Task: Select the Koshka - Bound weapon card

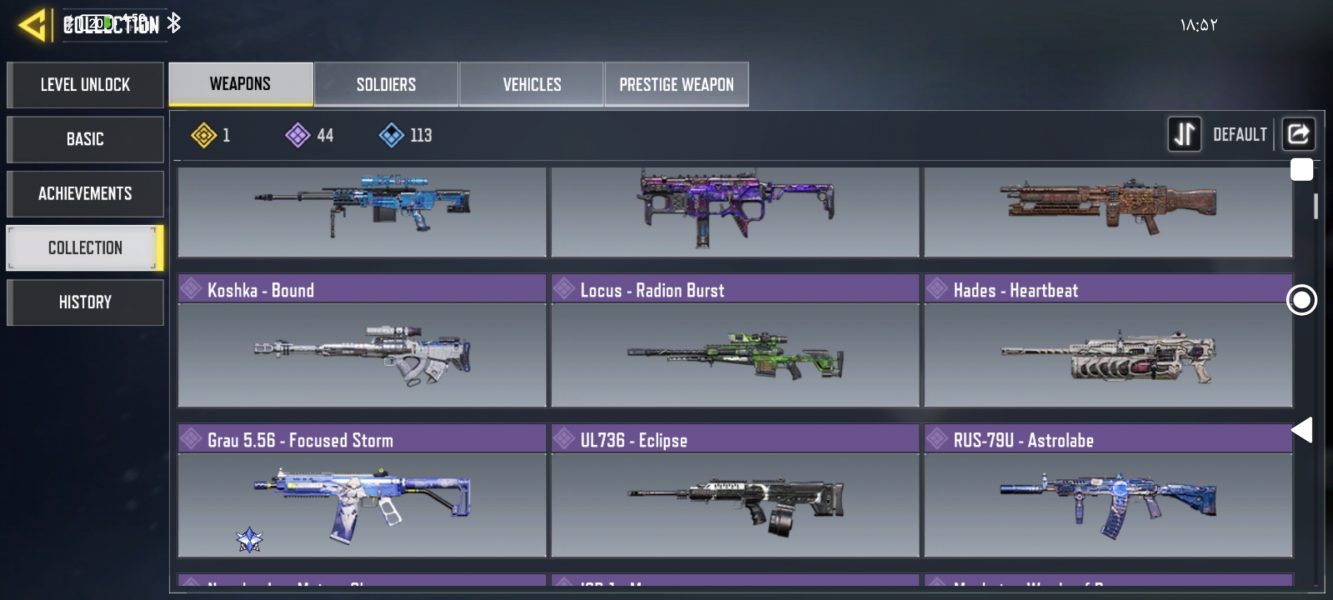Action: 362,341
